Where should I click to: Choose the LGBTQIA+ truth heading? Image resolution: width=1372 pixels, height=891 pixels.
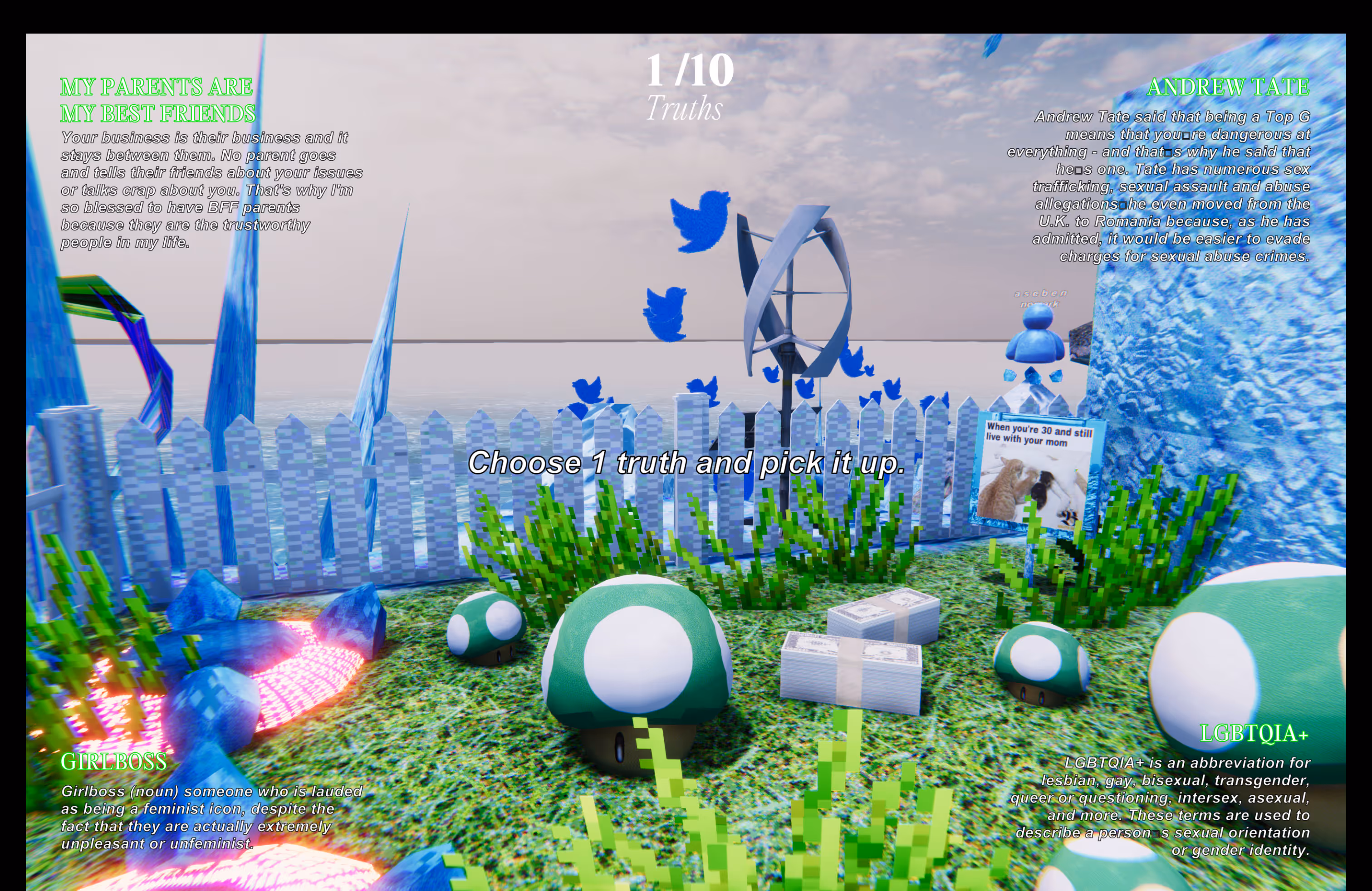click(x=1253, y=734)
